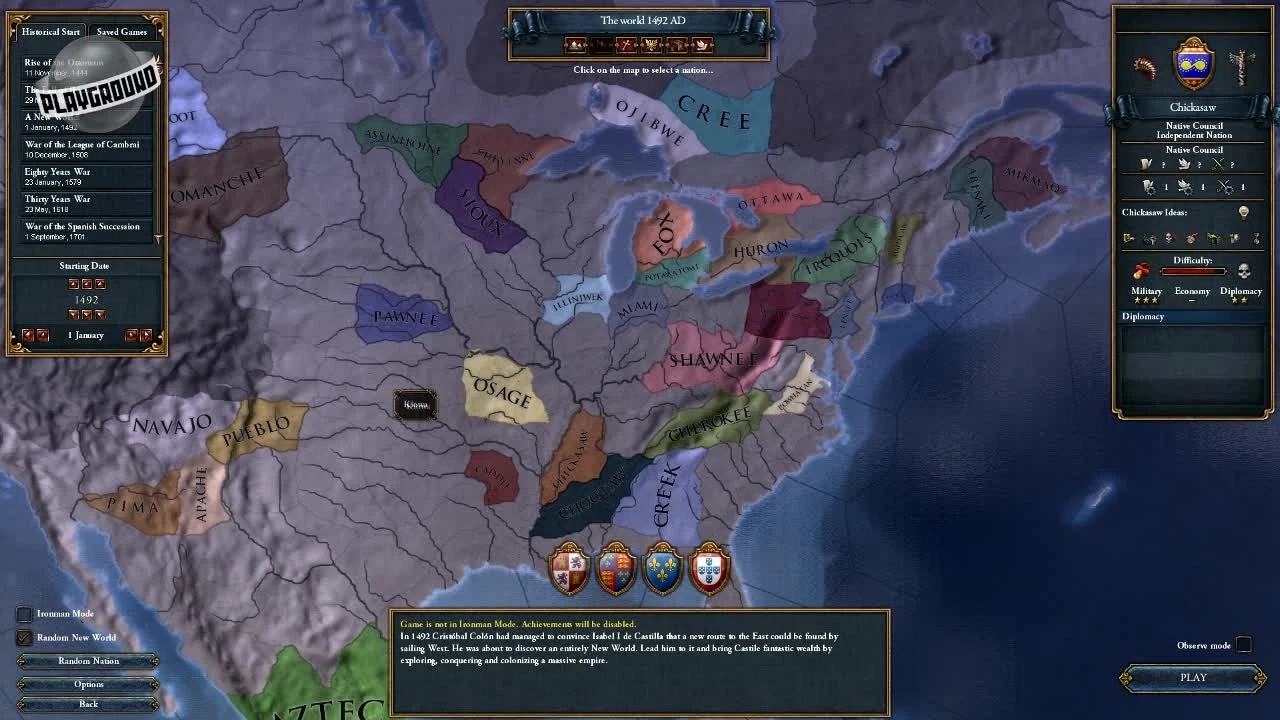This screenshot has height=720, width=1280.
Task: Click the golden eagle map mode icon
Action: [651, 44]
